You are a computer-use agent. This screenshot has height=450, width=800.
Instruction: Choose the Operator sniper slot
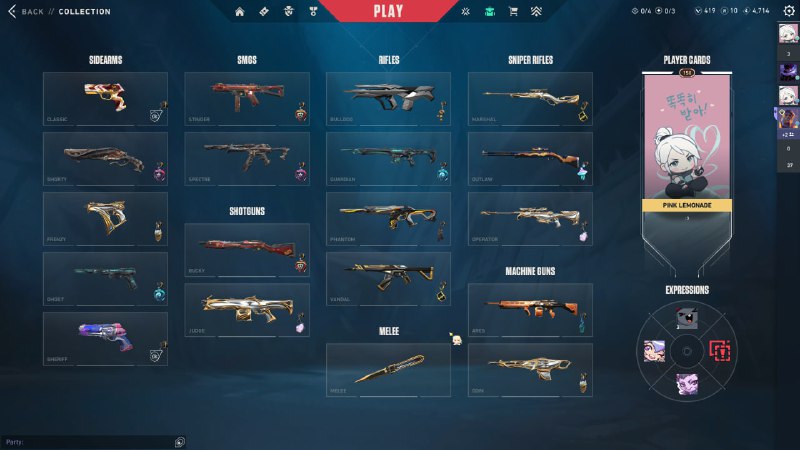coord(530,218)
